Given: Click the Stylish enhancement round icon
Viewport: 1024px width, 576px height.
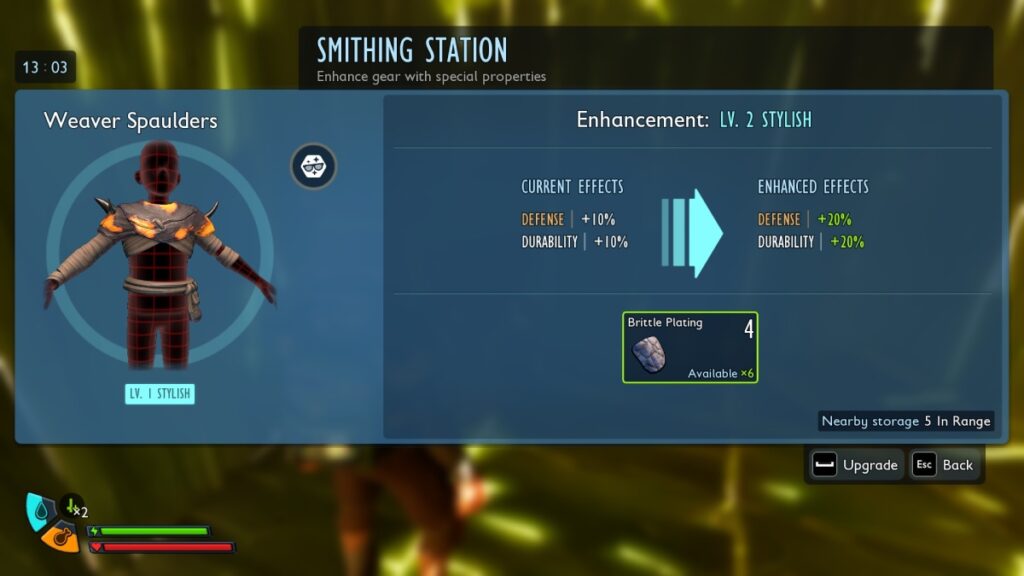Looking at the screenshot, I should [x=314, y=166].
